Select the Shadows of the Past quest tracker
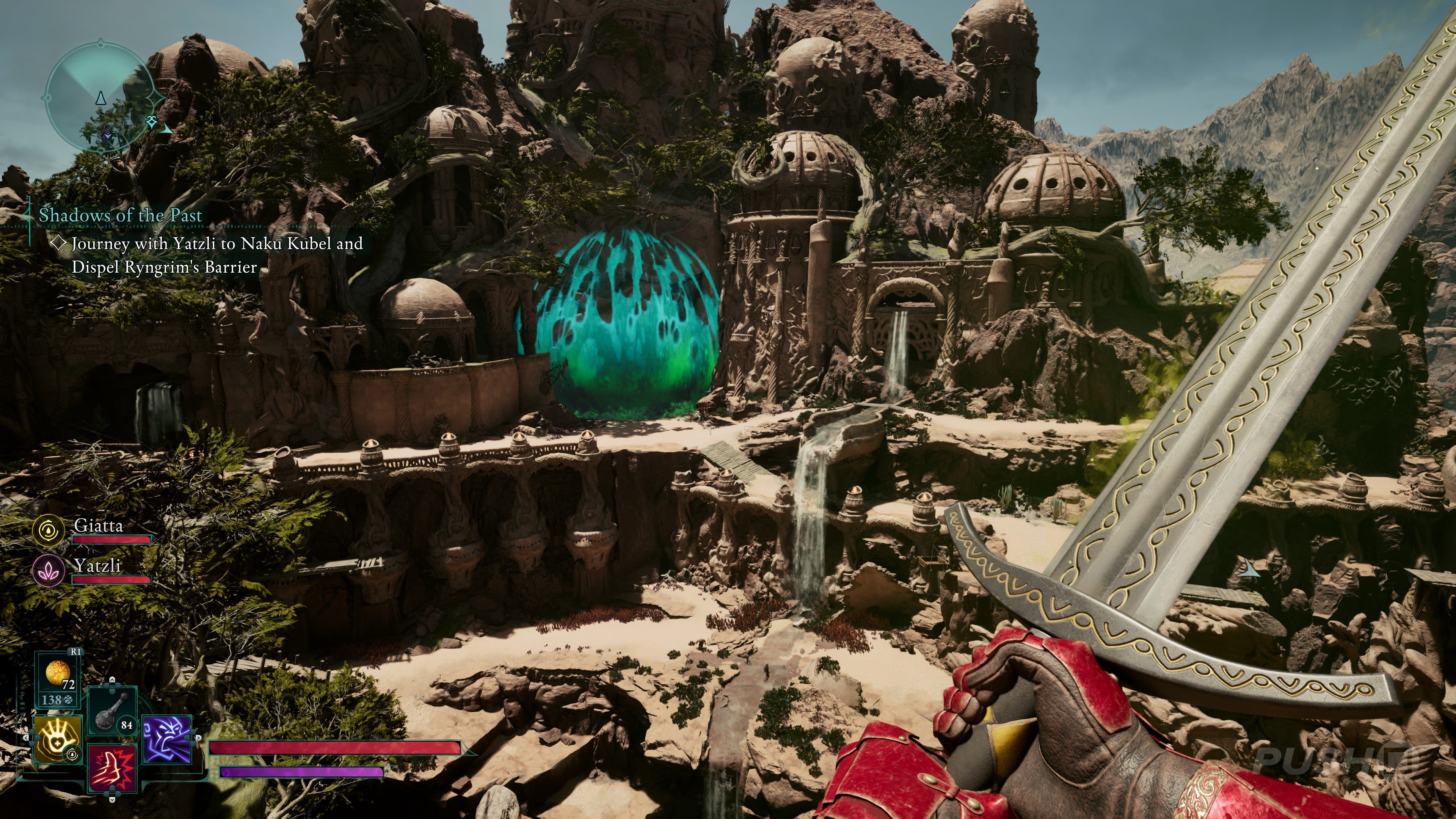Screen dimensions: 1456x819 [120, 215]
